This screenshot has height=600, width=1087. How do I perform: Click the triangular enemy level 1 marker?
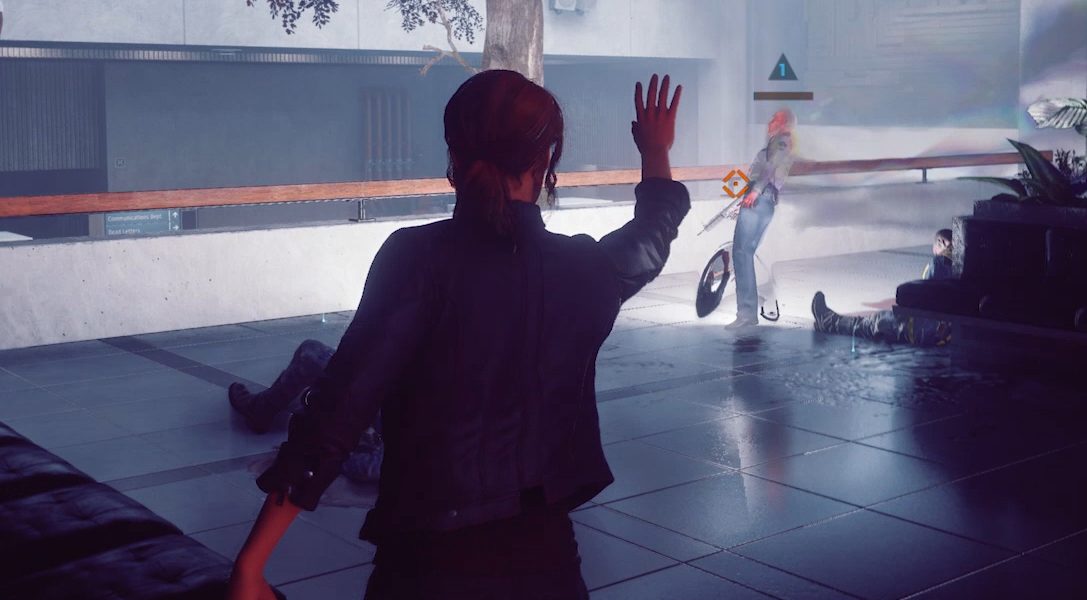click(782, 69)
